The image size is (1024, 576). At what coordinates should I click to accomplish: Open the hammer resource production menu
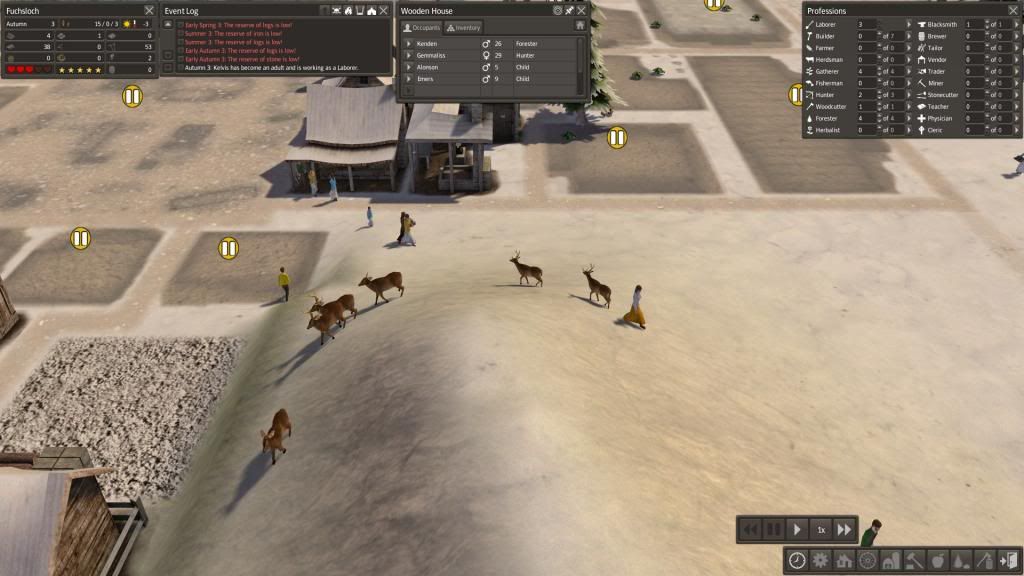click(914, 560)
